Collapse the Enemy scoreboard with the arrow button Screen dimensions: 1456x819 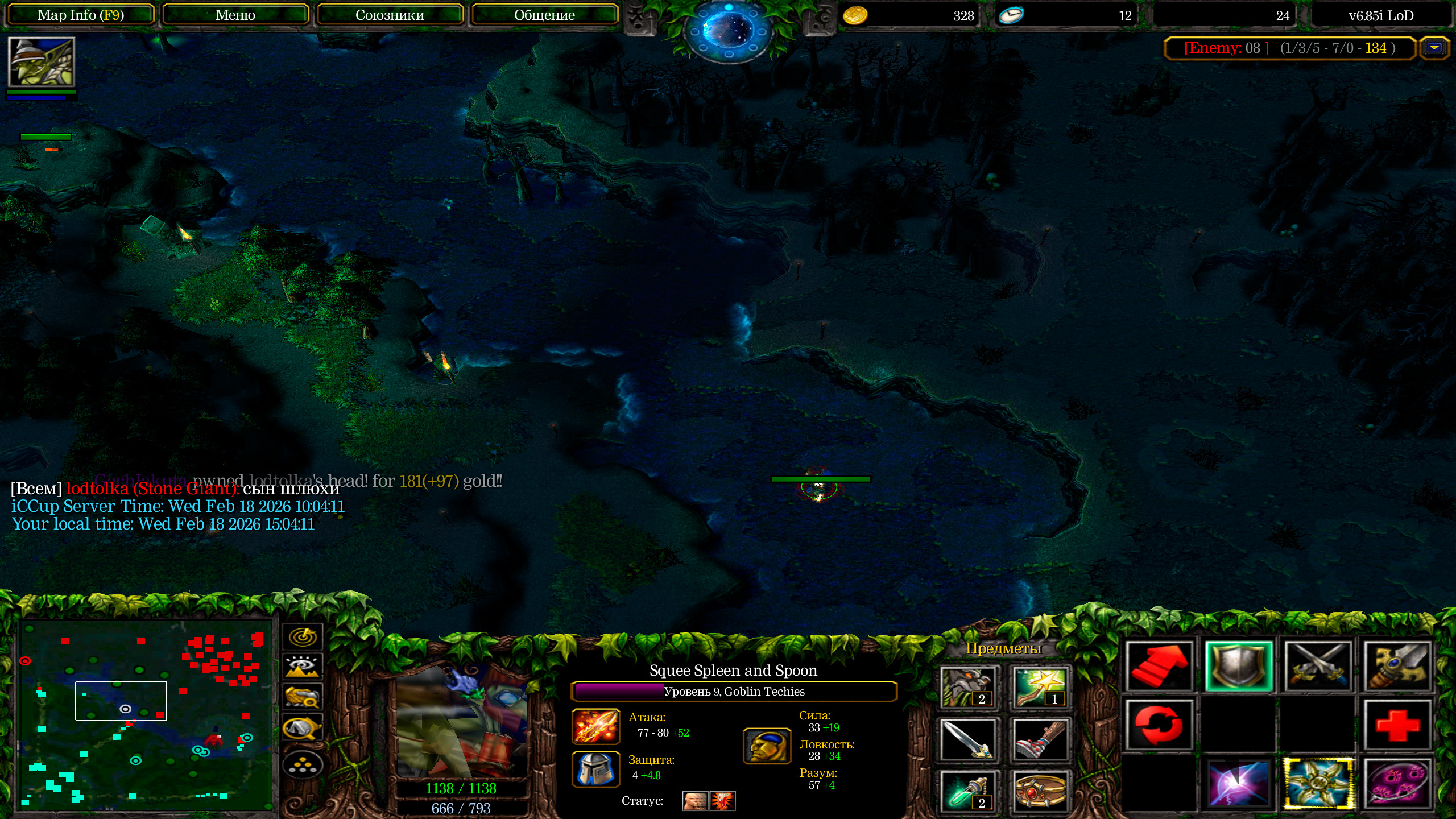point(1434,48)
